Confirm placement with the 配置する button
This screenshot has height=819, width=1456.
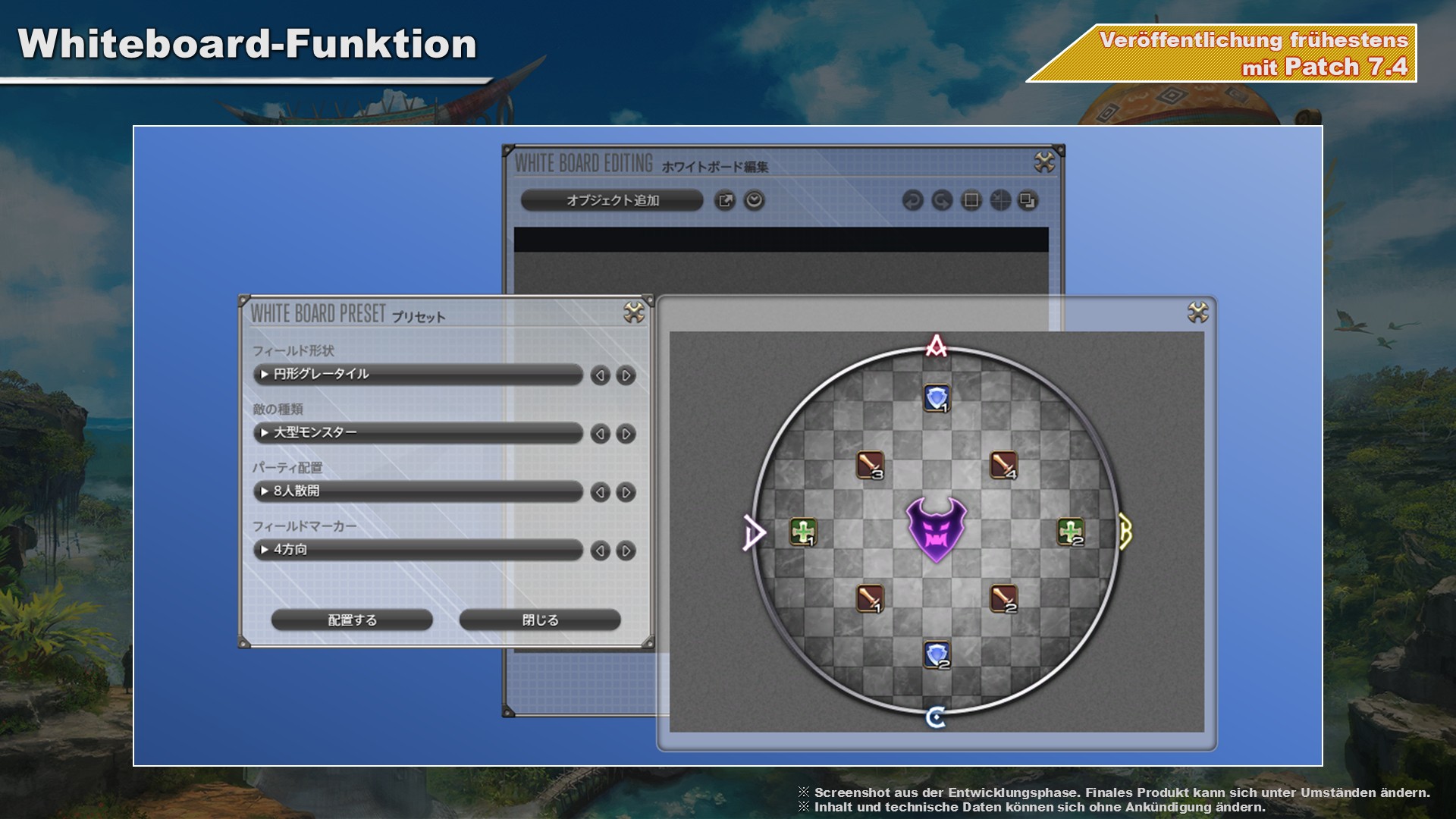(352, 620)
